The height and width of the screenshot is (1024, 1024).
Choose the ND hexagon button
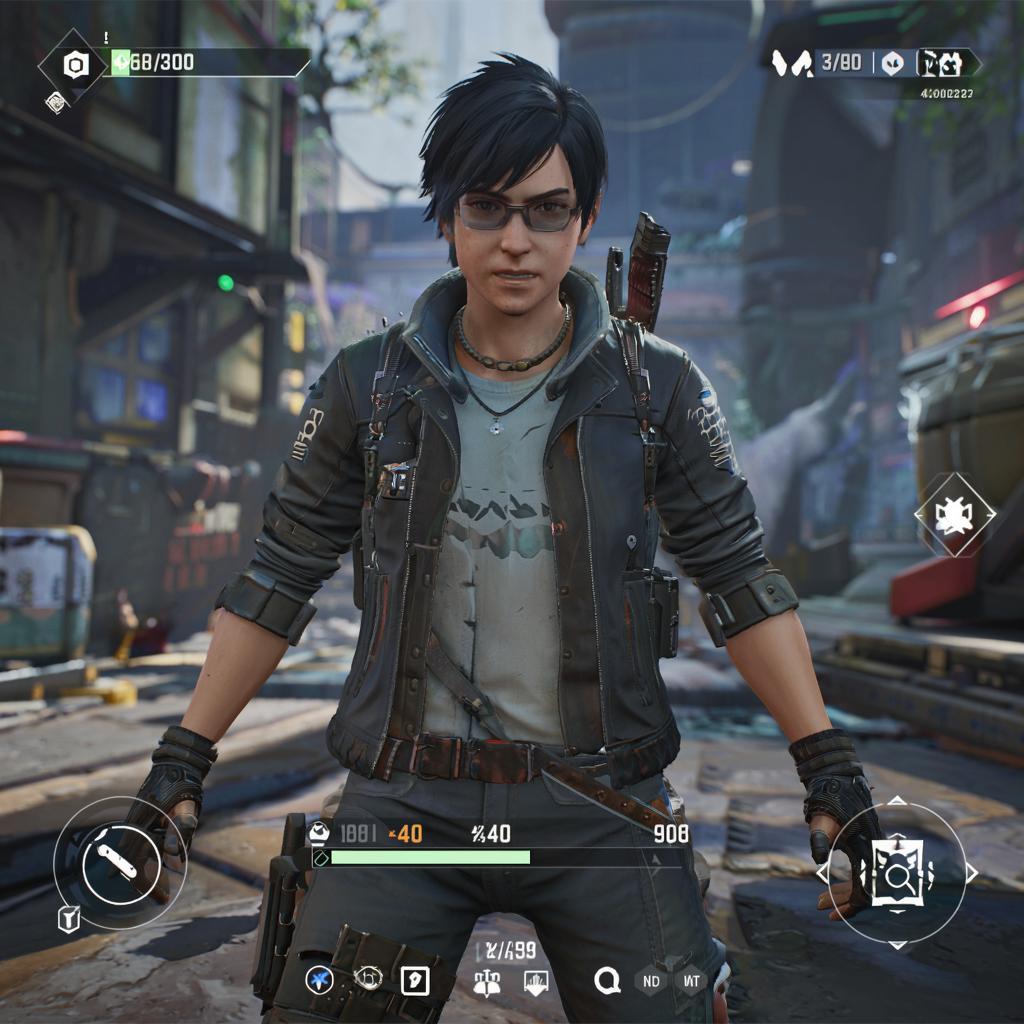pyautogui.click(x=651, y=981)
